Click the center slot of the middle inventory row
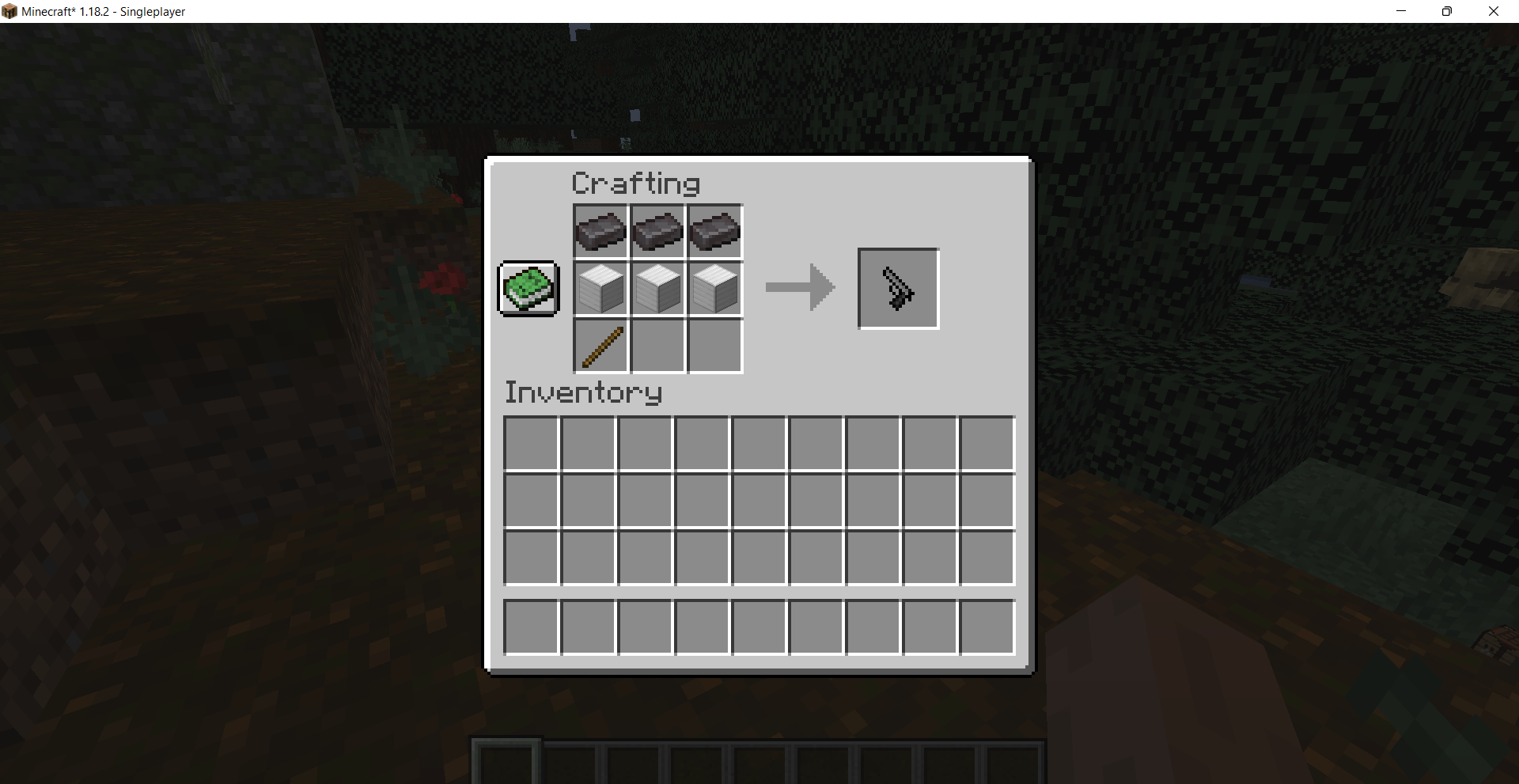Image resolution: width=1519 pixels, height=784 pixels. click(758, 501)
